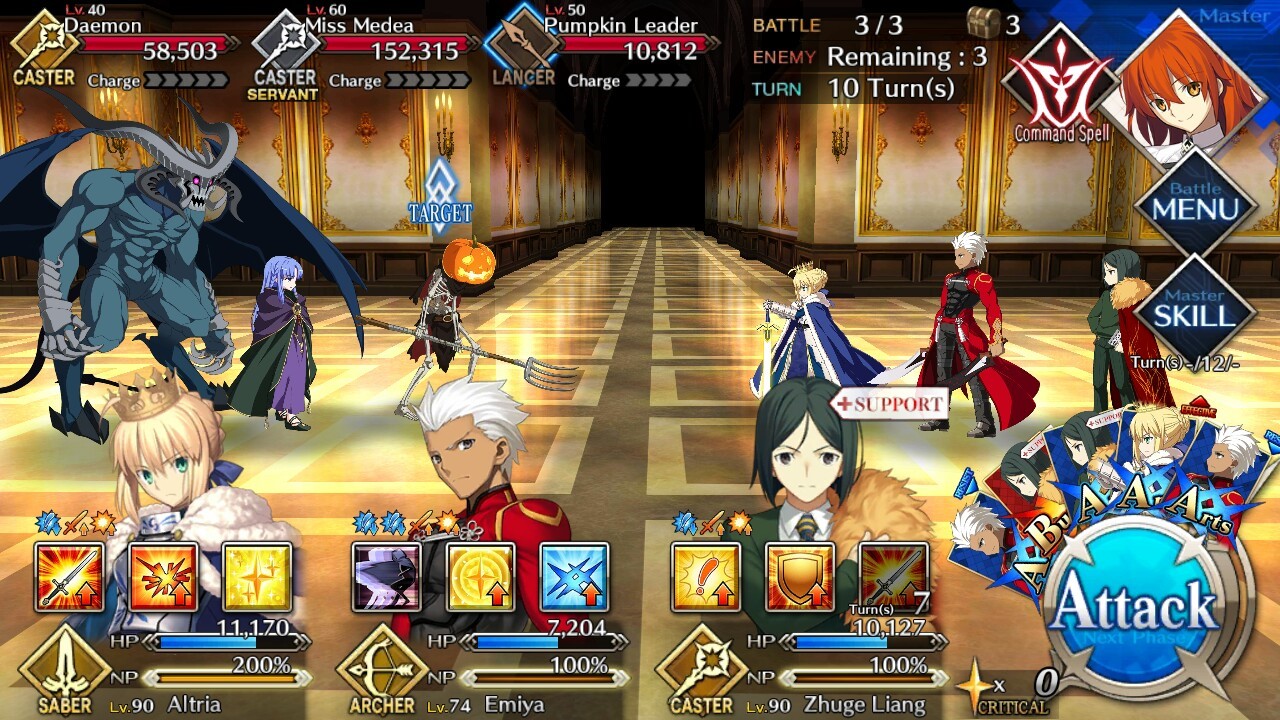Screen dimensions: 1280x720
Task: Activate Altria's sword attack-up skill
Action: tap(69, 577)
